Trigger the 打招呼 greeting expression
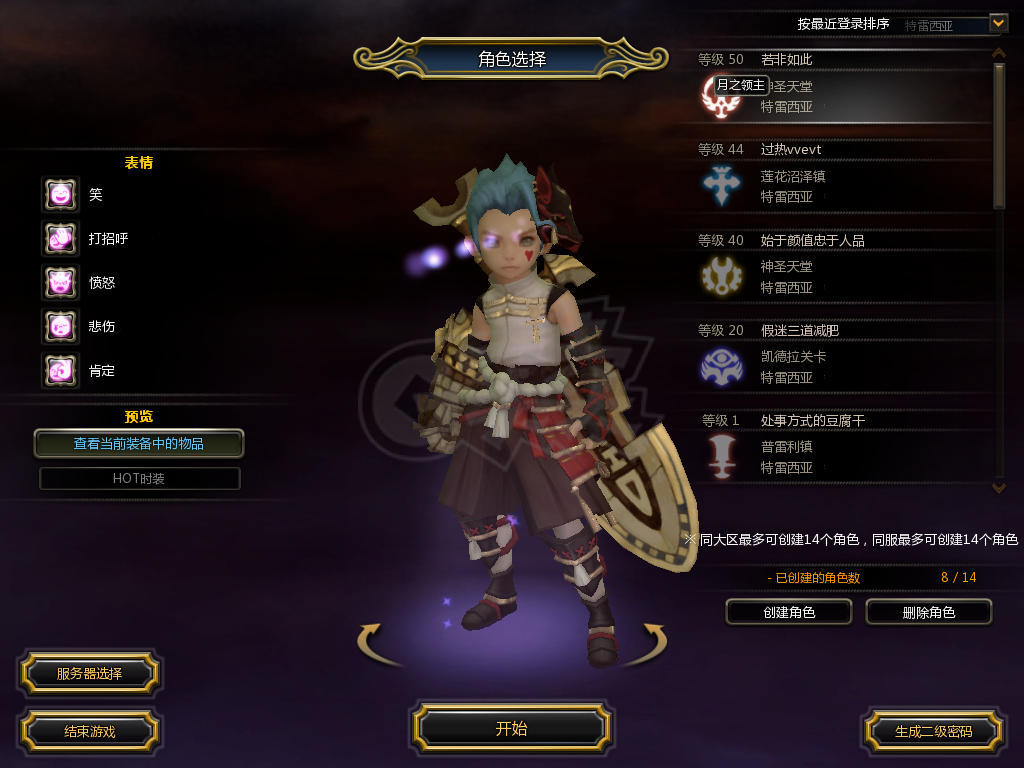Viewport: 1024px width, 768px height. [60, 238]
